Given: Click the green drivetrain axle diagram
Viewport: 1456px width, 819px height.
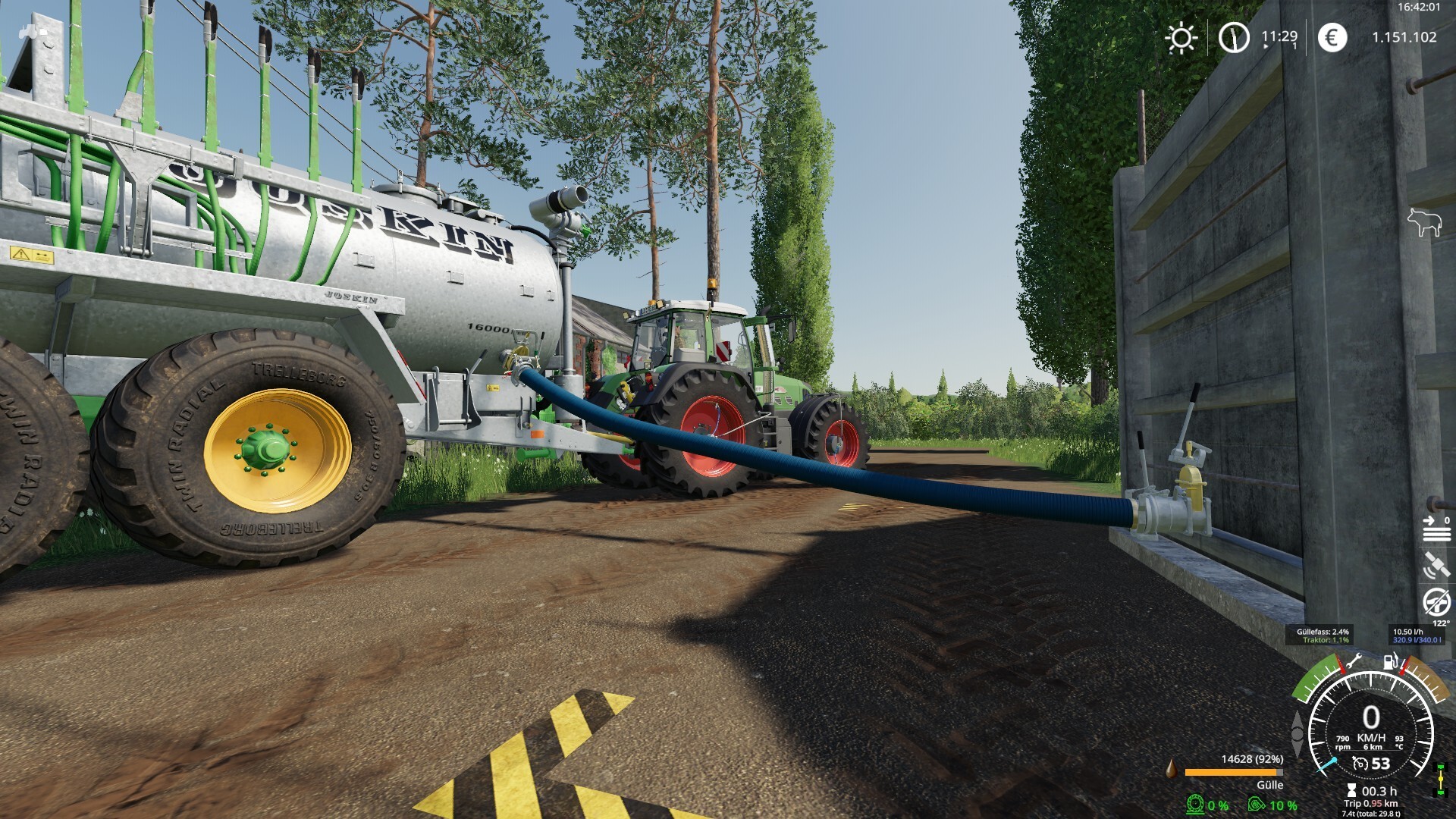Looking at the screenshot, I should (1440, 780).
